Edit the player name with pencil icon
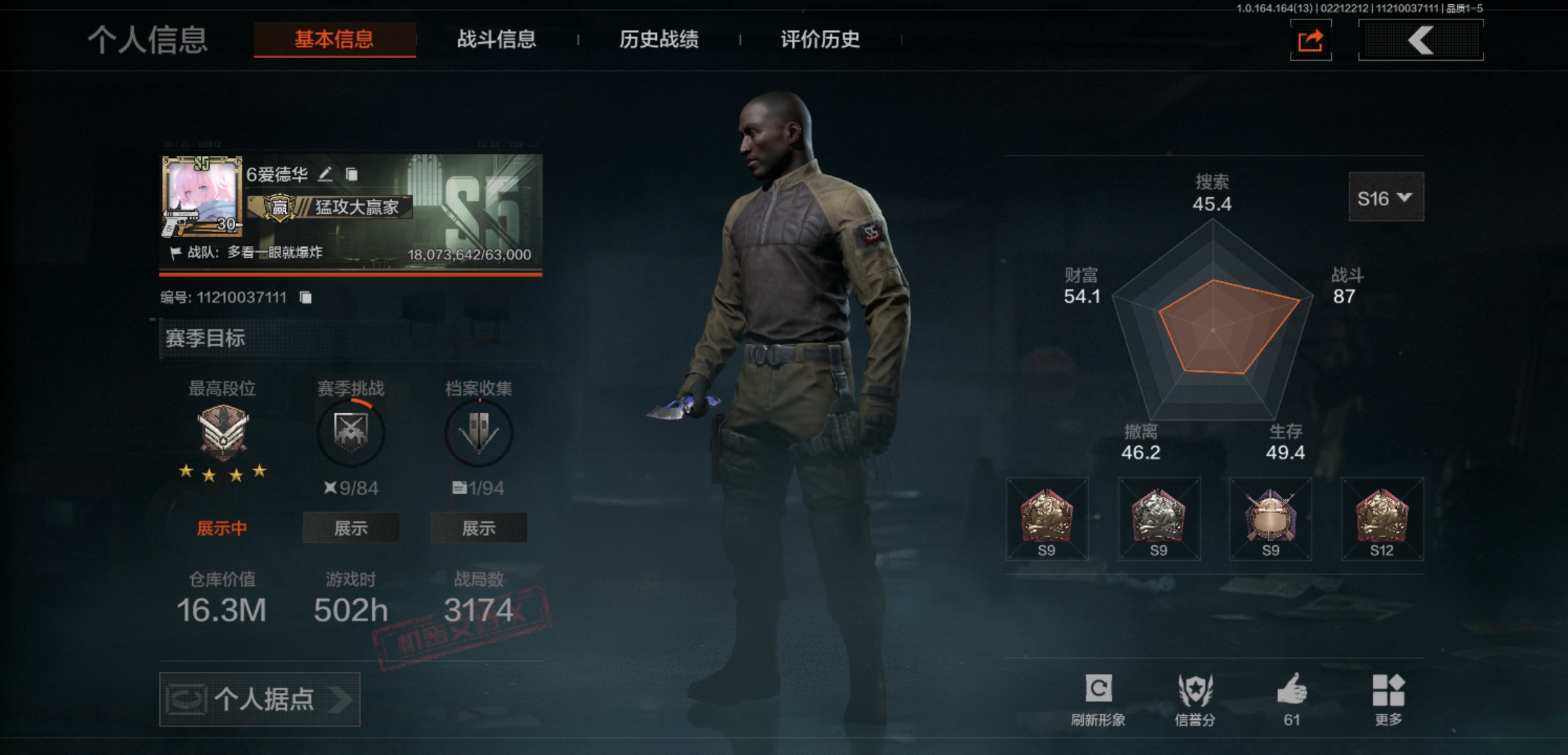The width and height of the screenshot is (1568, 755). coord(326,174)
